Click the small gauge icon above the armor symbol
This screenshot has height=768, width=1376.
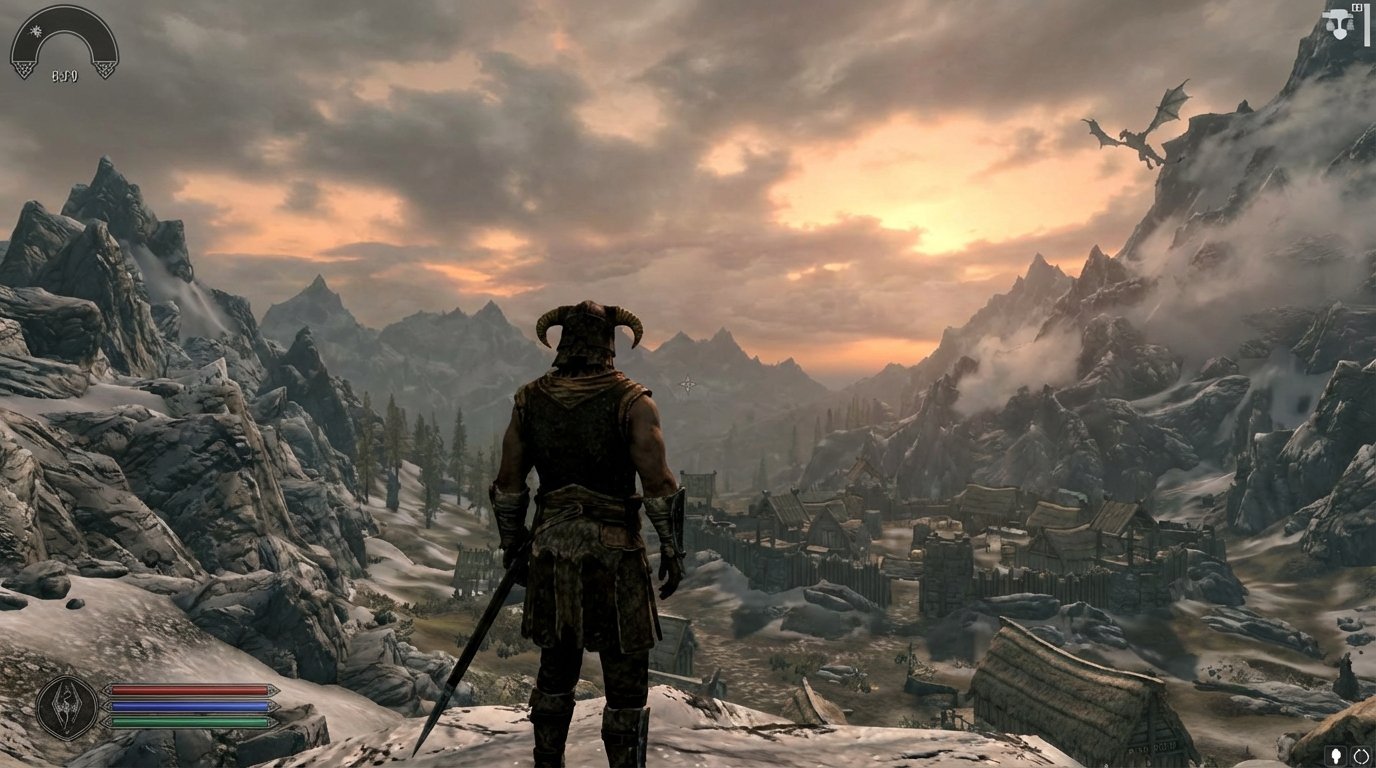tap(1357, 7)
